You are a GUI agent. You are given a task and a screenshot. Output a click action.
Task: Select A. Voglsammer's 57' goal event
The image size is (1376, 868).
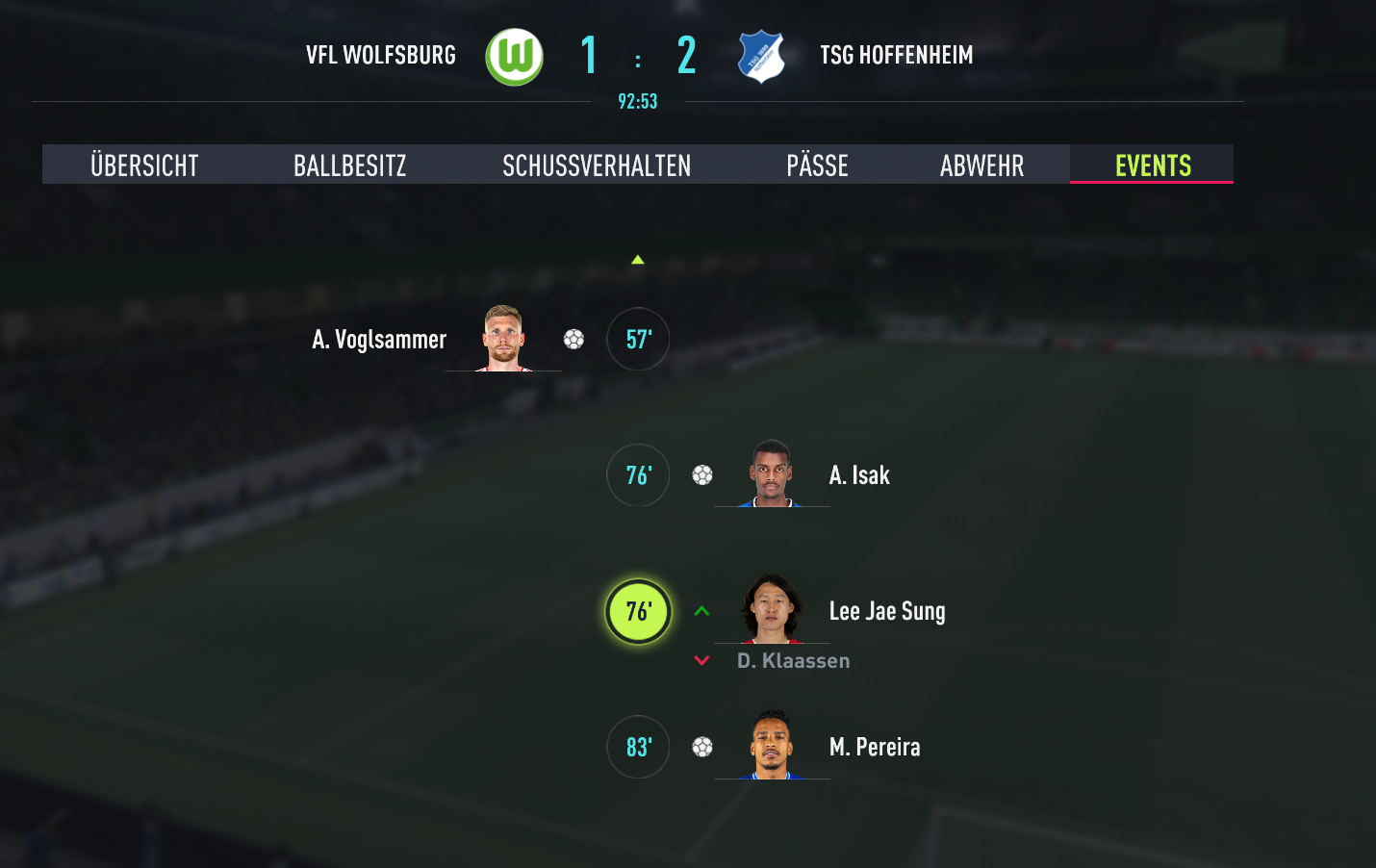tap(638, 339)
